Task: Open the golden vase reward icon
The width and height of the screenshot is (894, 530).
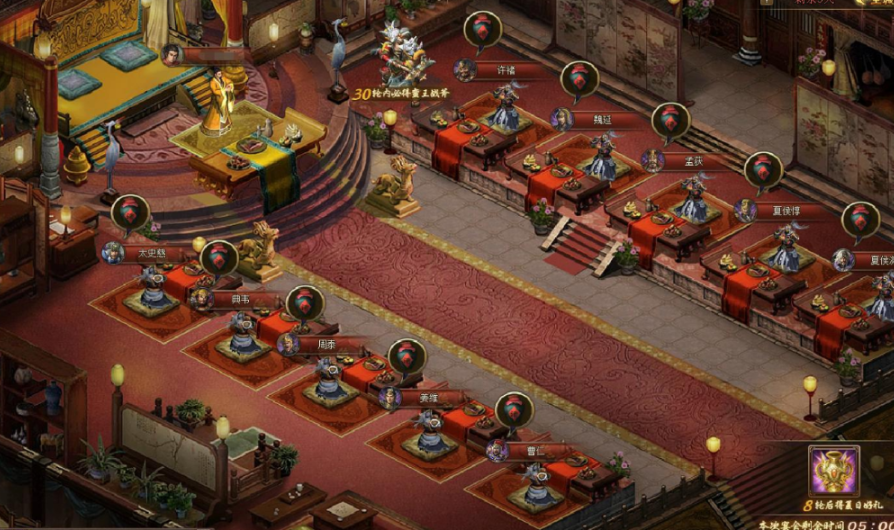Action: [833, 471]
